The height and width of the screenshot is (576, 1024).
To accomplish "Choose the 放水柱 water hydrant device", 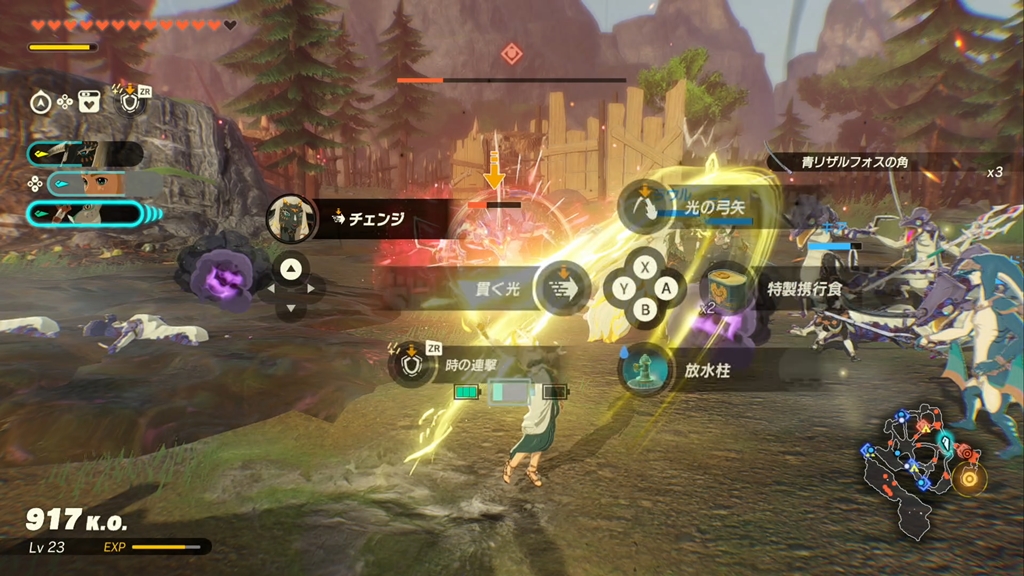I will click(x=645, y=368).
